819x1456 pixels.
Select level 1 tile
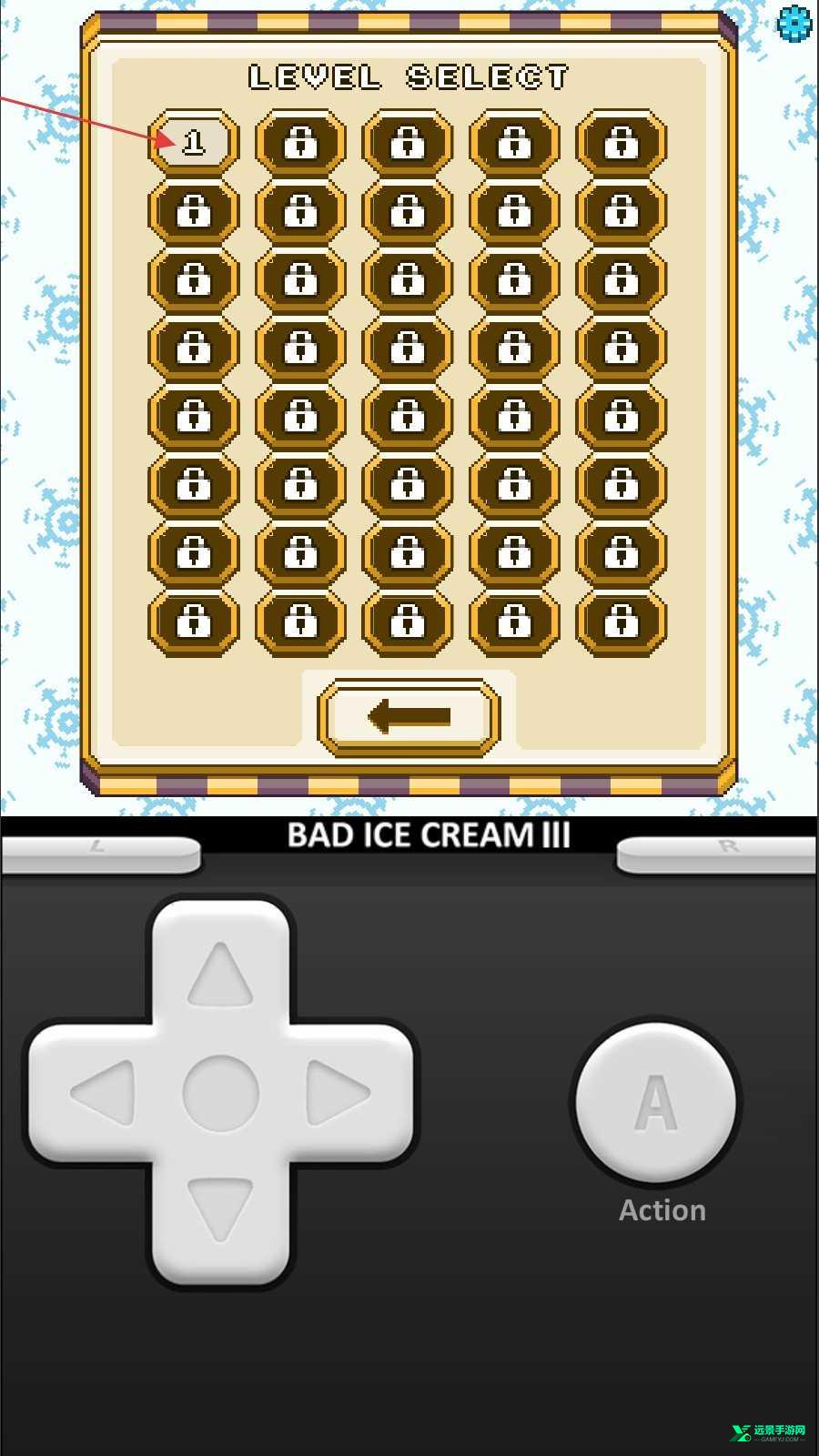tap(193, 143)
